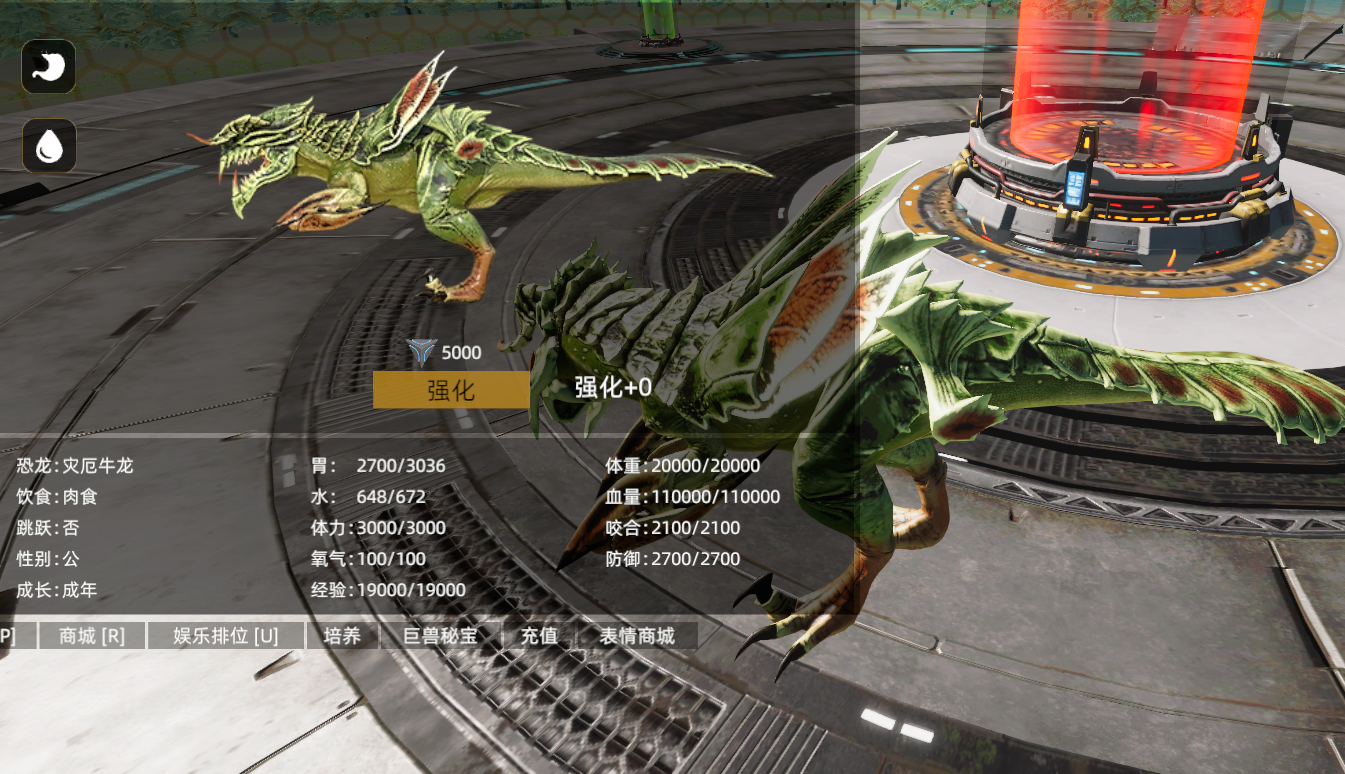
Task: Click the stomach hunger status icon
Action: (x=47, y=66)
